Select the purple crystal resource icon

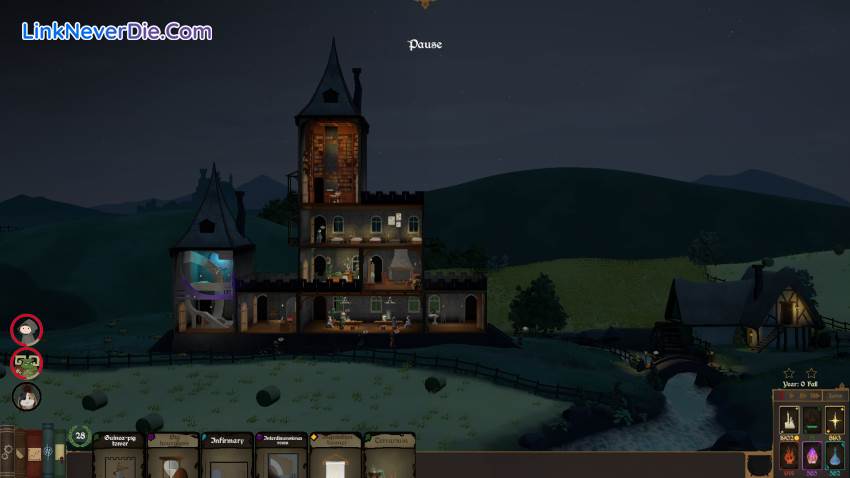[x=812, y=455]
